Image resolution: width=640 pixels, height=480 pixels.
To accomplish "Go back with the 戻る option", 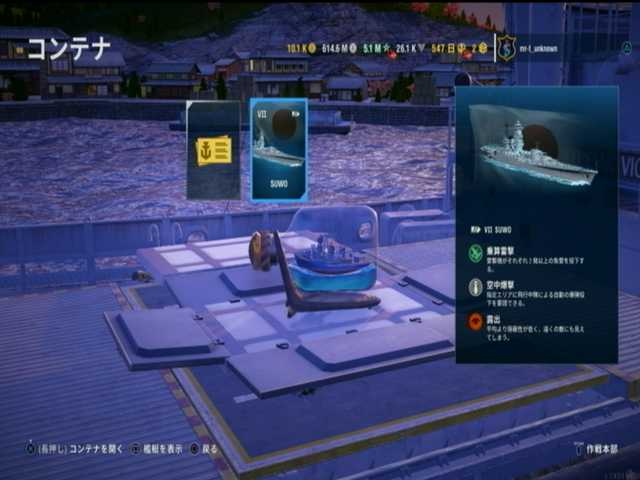I will [204, 449].
